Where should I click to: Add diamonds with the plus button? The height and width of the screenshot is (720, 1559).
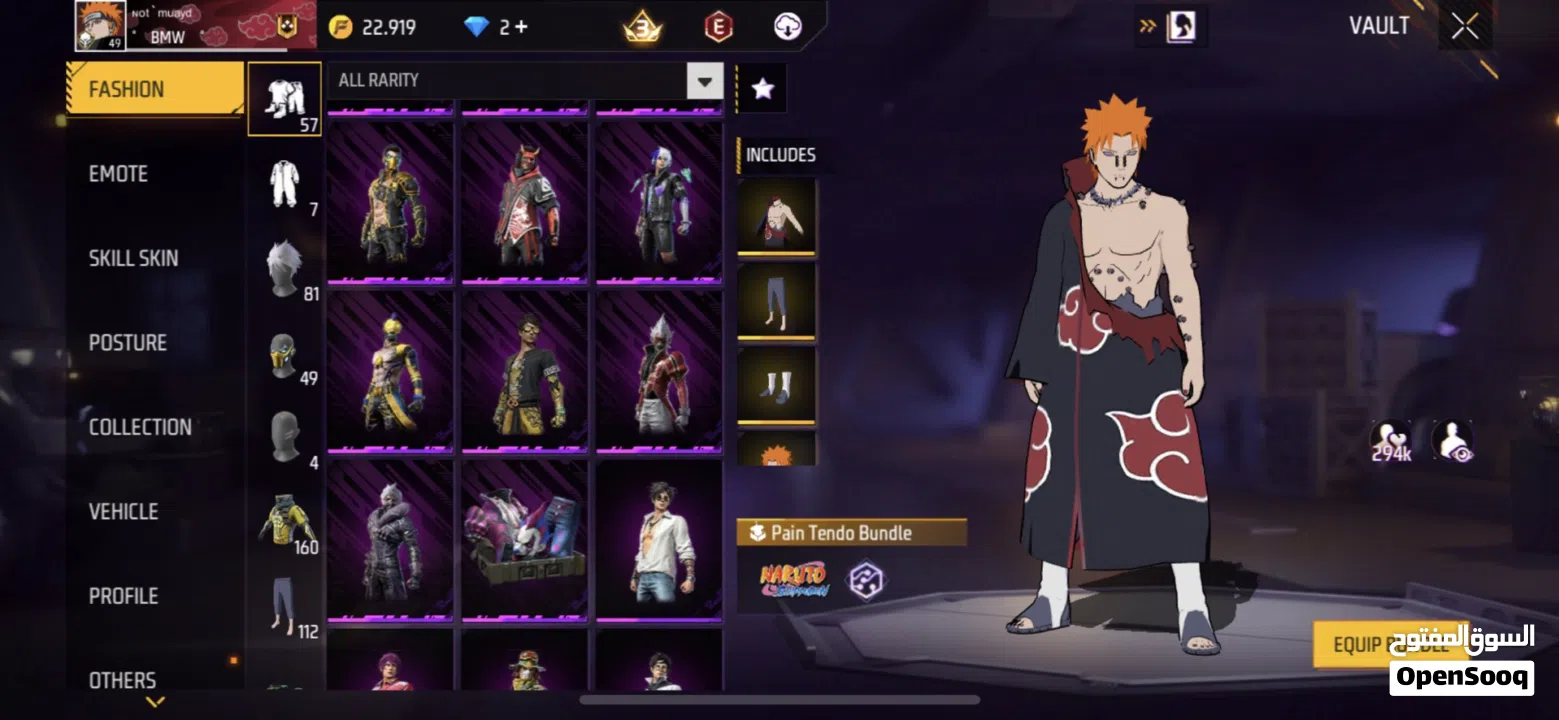coord(520,27)
